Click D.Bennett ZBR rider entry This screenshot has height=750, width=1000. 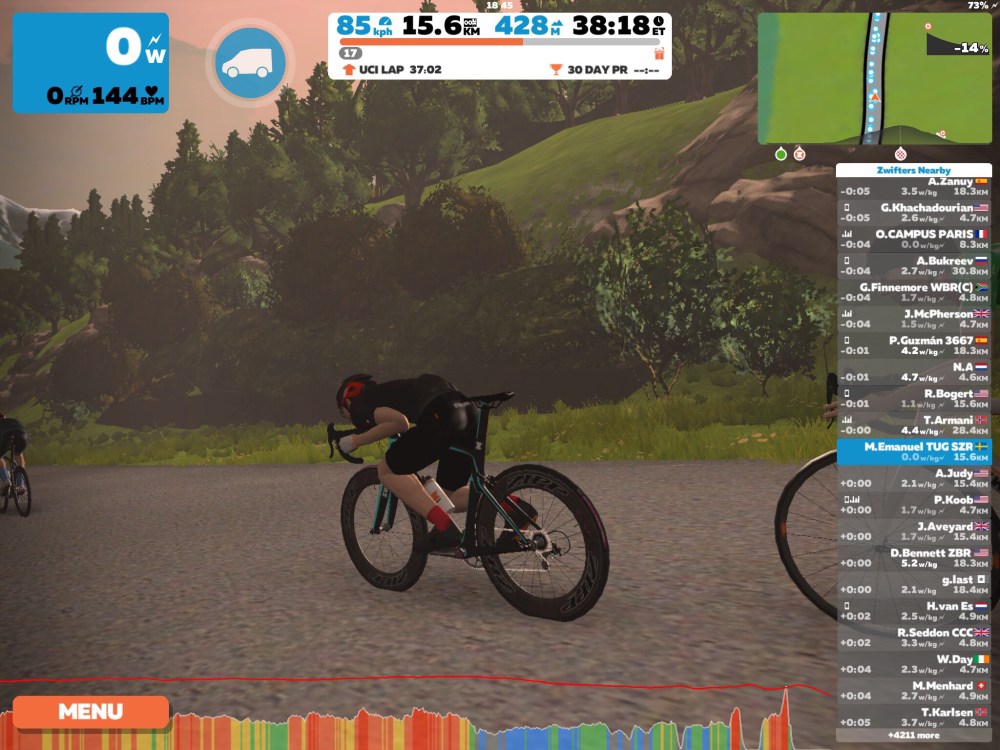click(x=914, y=557)
